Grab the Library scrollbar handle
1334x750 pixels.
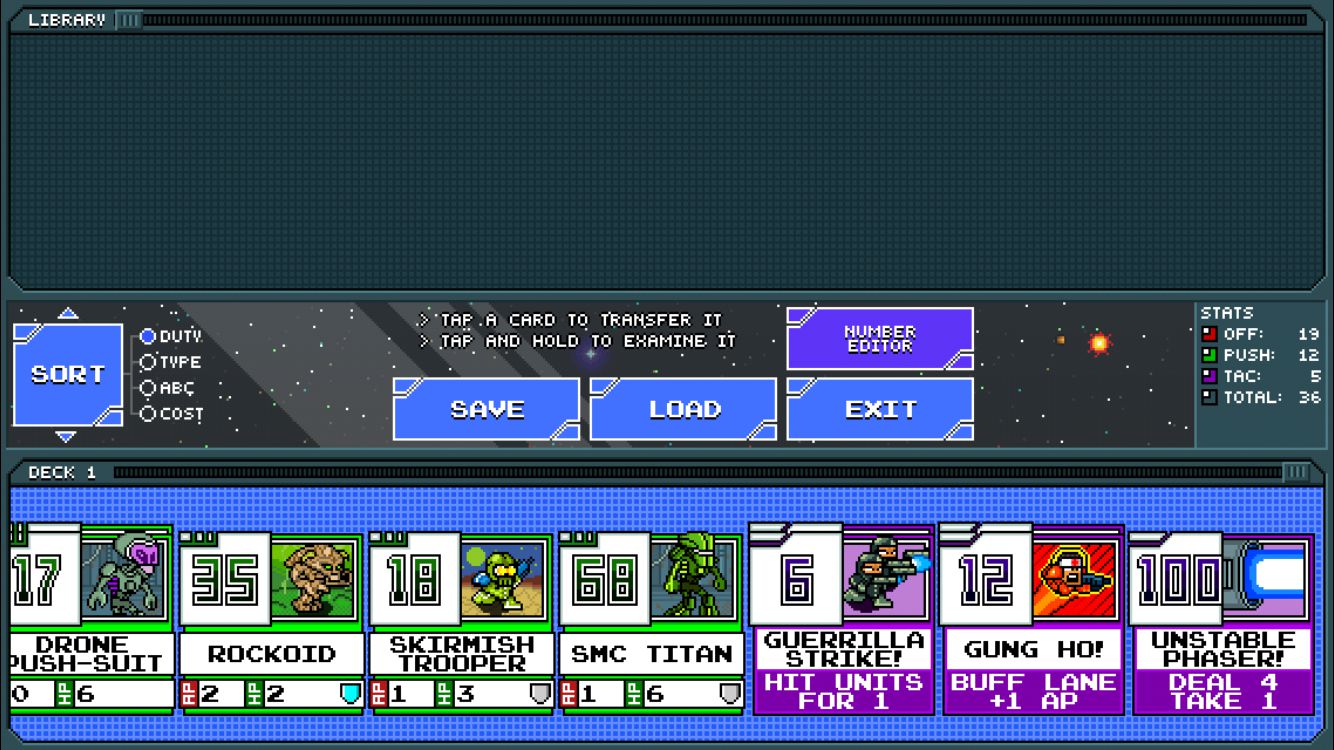(129, 20)
